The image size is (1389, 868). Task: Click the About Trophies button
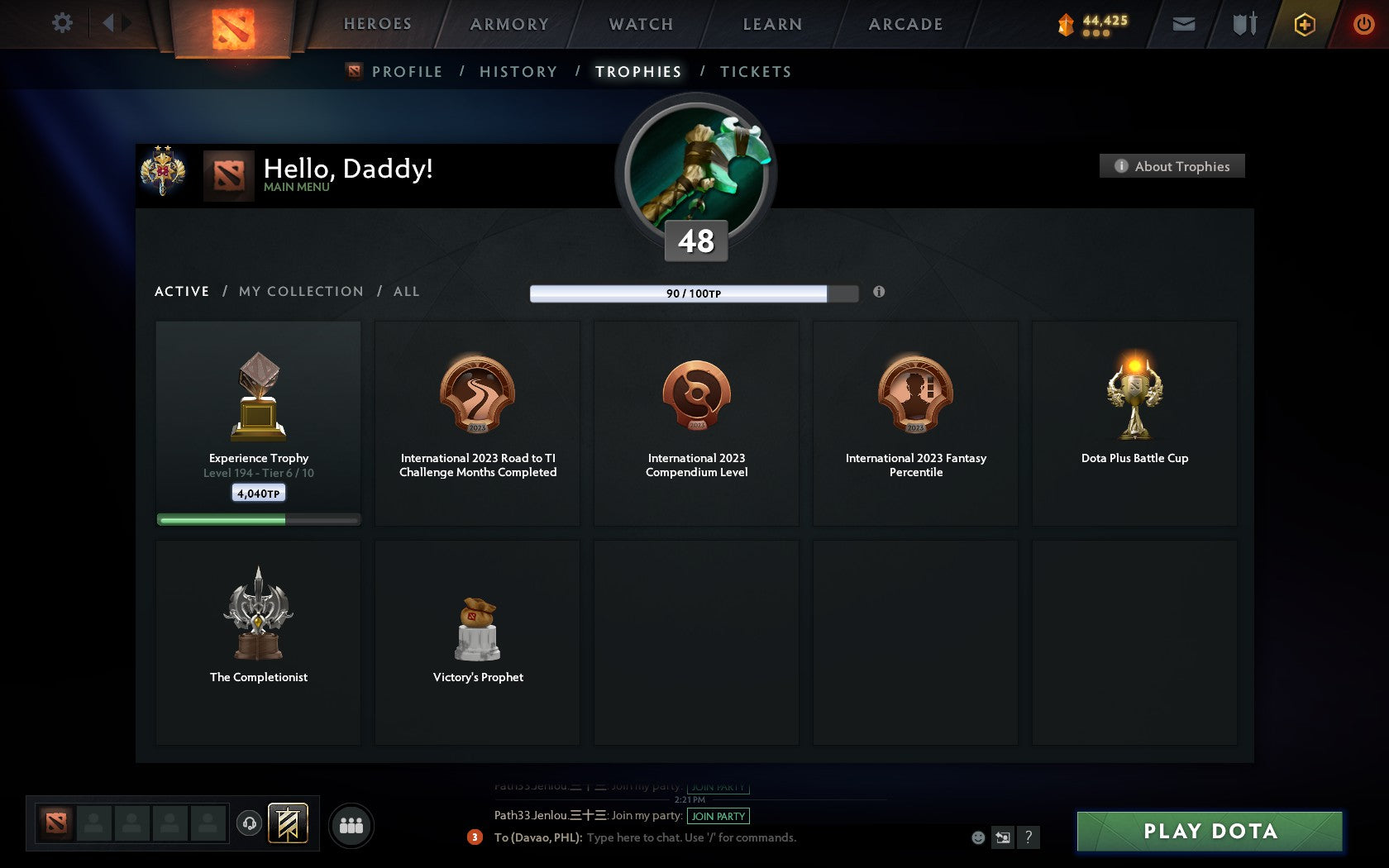pyautogui.click(x=1172, y=166)
